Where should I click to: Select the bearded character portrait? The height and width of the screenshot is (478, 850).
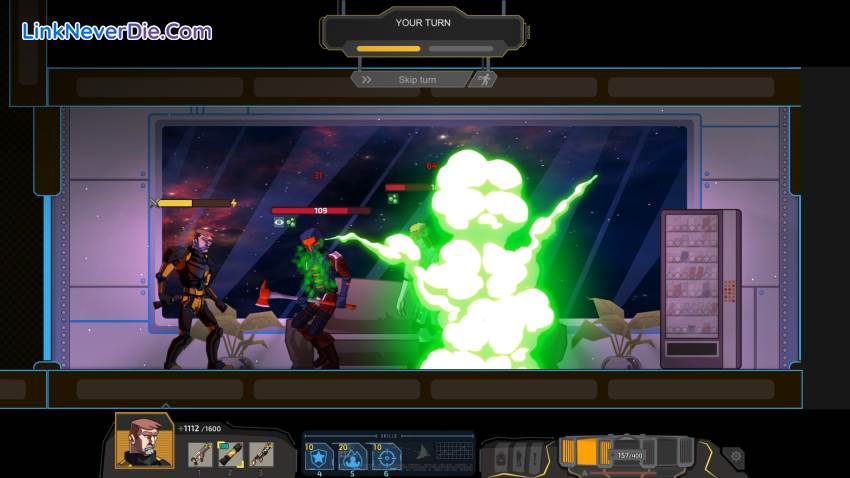click(x=144, y=441)
